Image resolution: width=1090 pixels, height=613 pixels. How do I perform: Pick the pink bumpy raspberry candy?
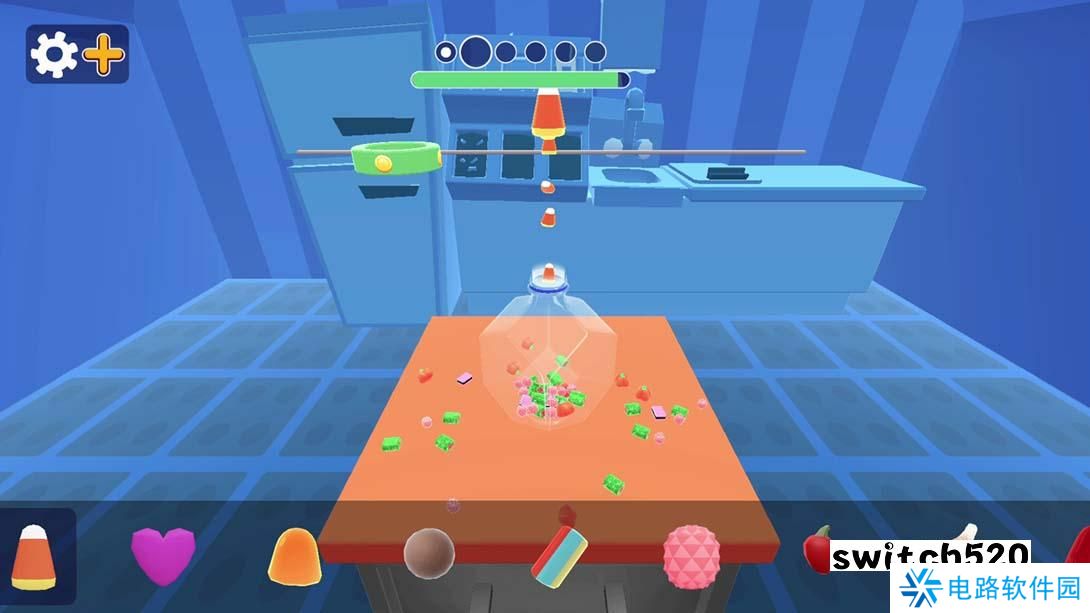click(x=691, y=555)
